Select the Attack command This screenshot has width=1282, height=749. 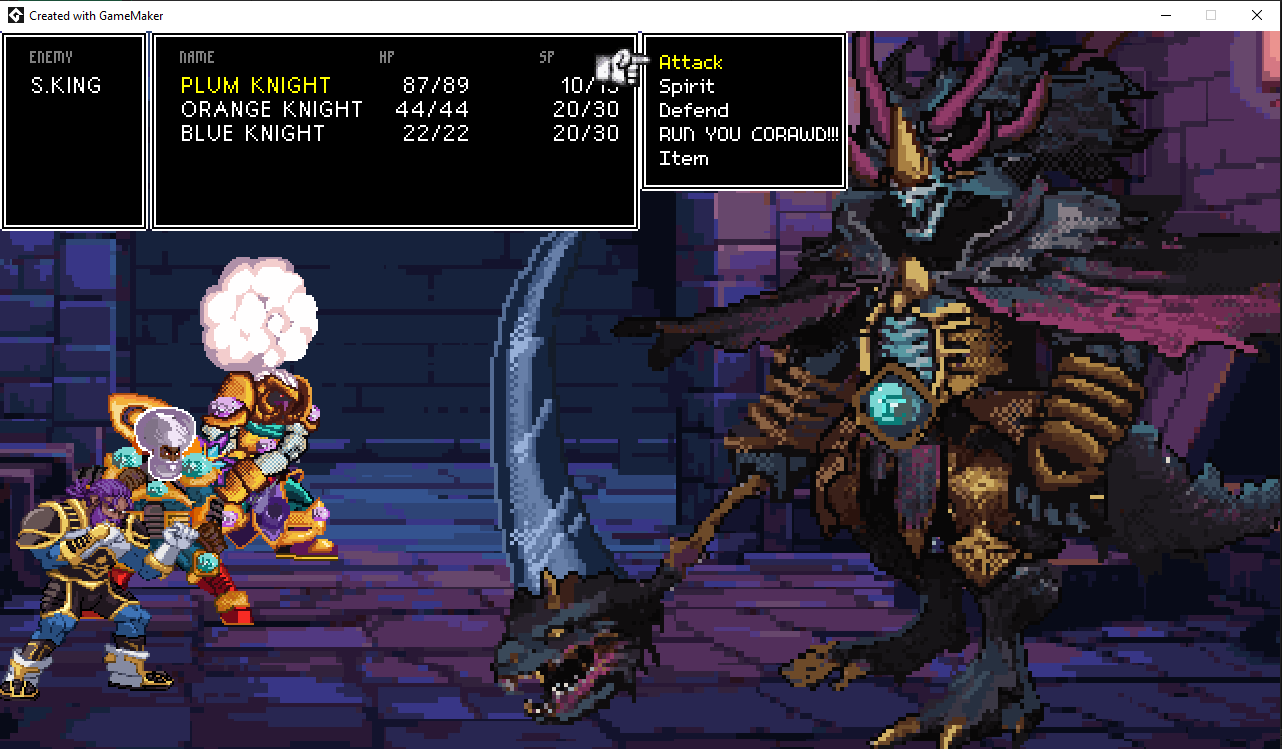click(690, 62)
